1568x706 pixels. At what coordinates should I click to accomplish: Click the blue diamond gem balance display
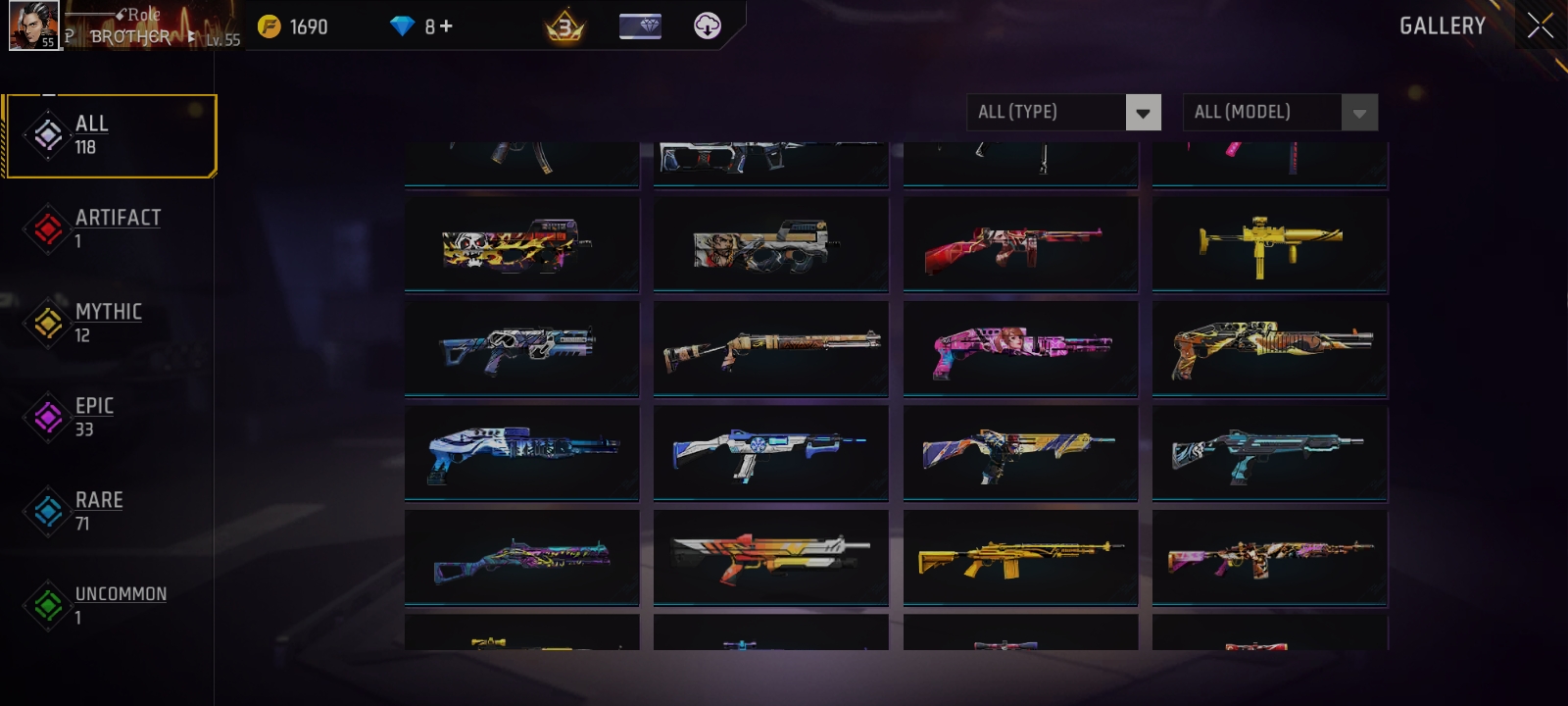[x=405, y=26]
